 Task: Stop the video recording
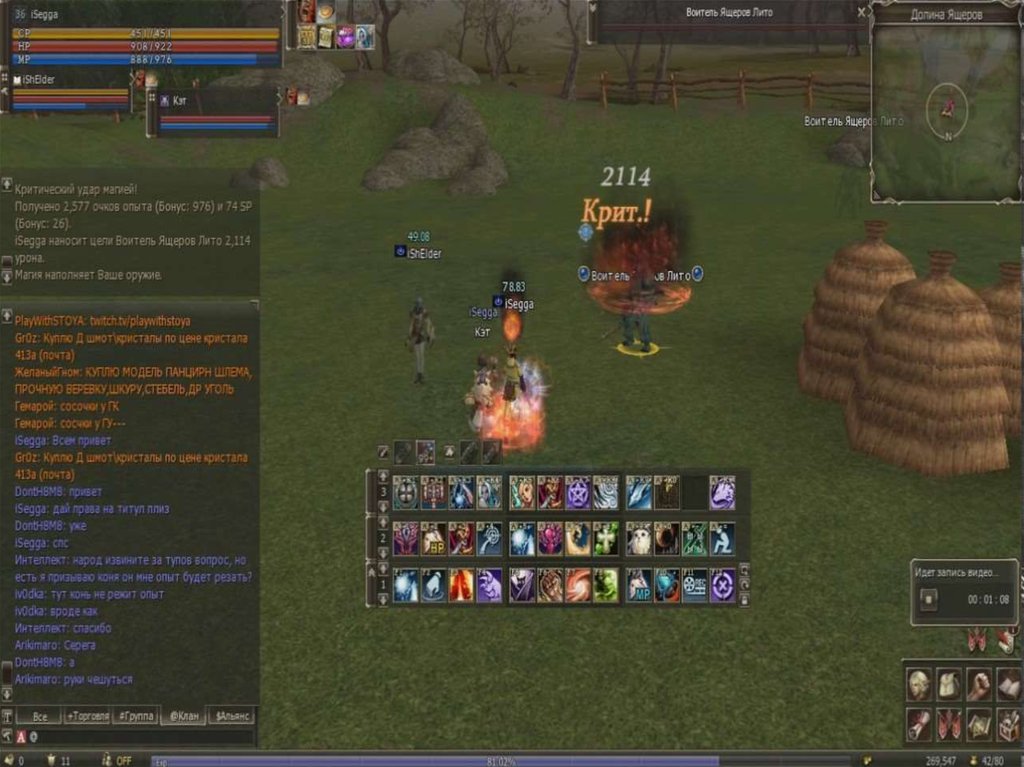click(929, 599)
